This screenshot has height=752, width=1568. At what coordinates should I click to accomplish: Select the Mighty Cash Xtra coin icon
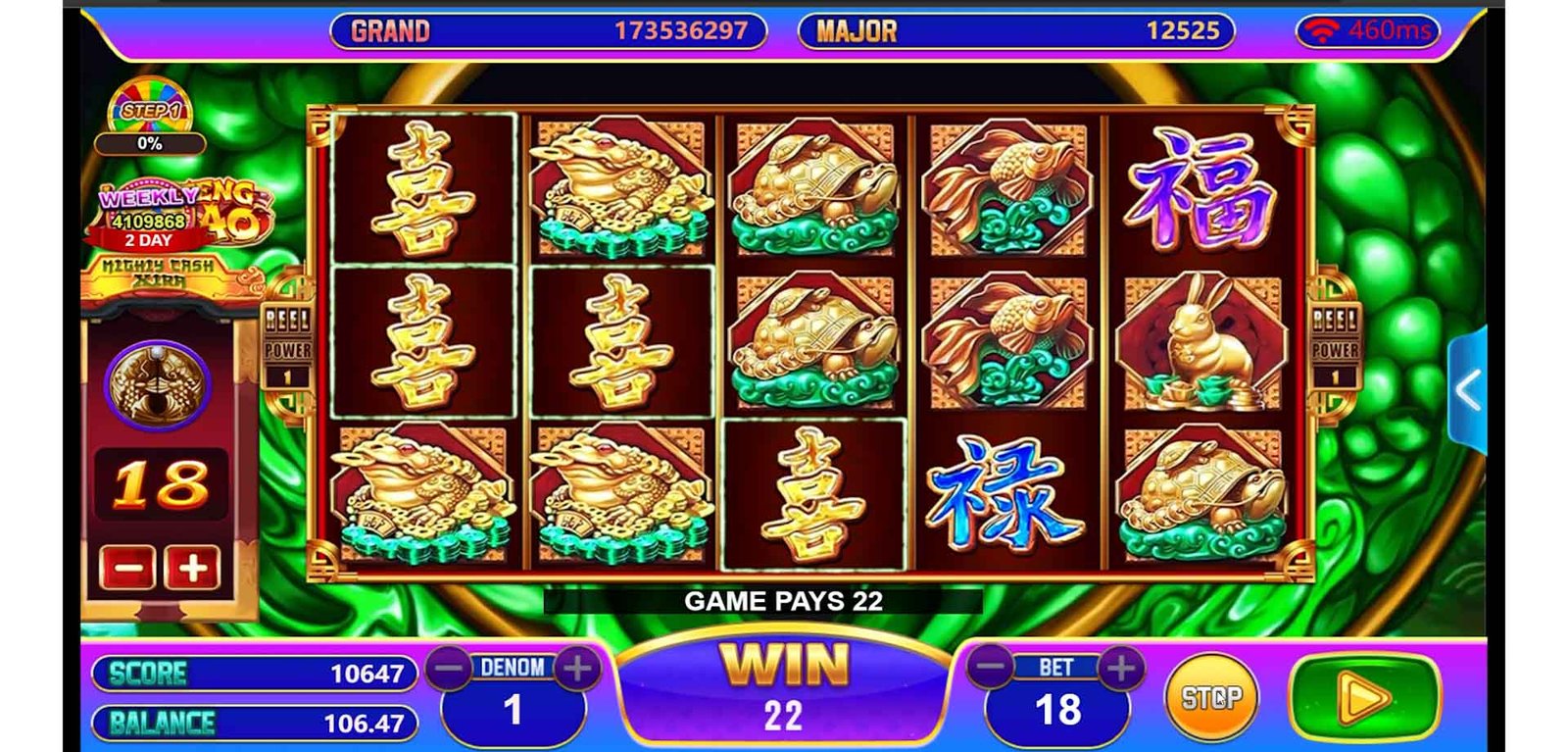pos(158,382)
